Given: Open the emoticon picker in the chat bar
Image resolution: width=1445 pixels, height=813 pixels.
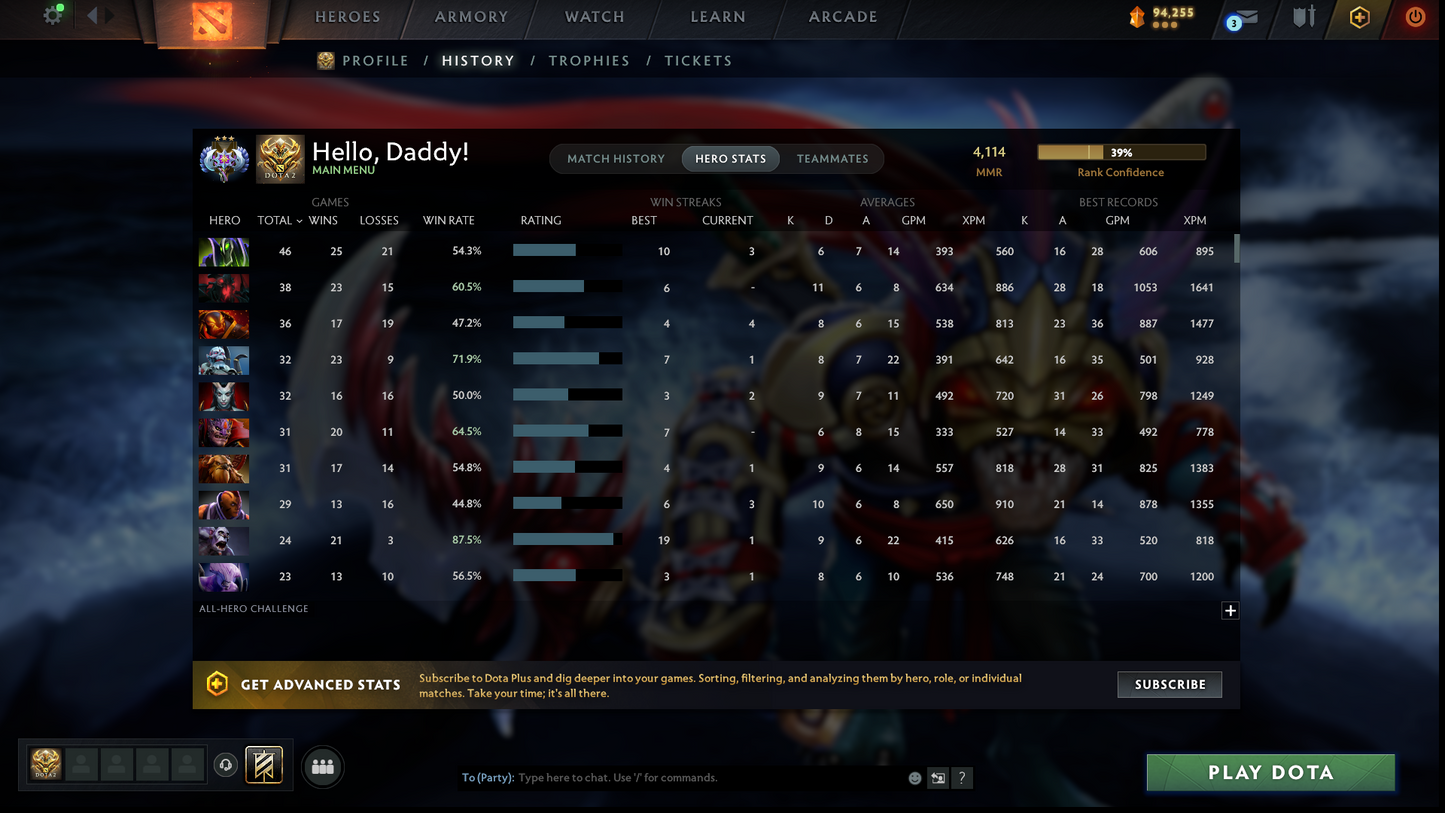Looking at the screenshot, I should tap(914, 777).
